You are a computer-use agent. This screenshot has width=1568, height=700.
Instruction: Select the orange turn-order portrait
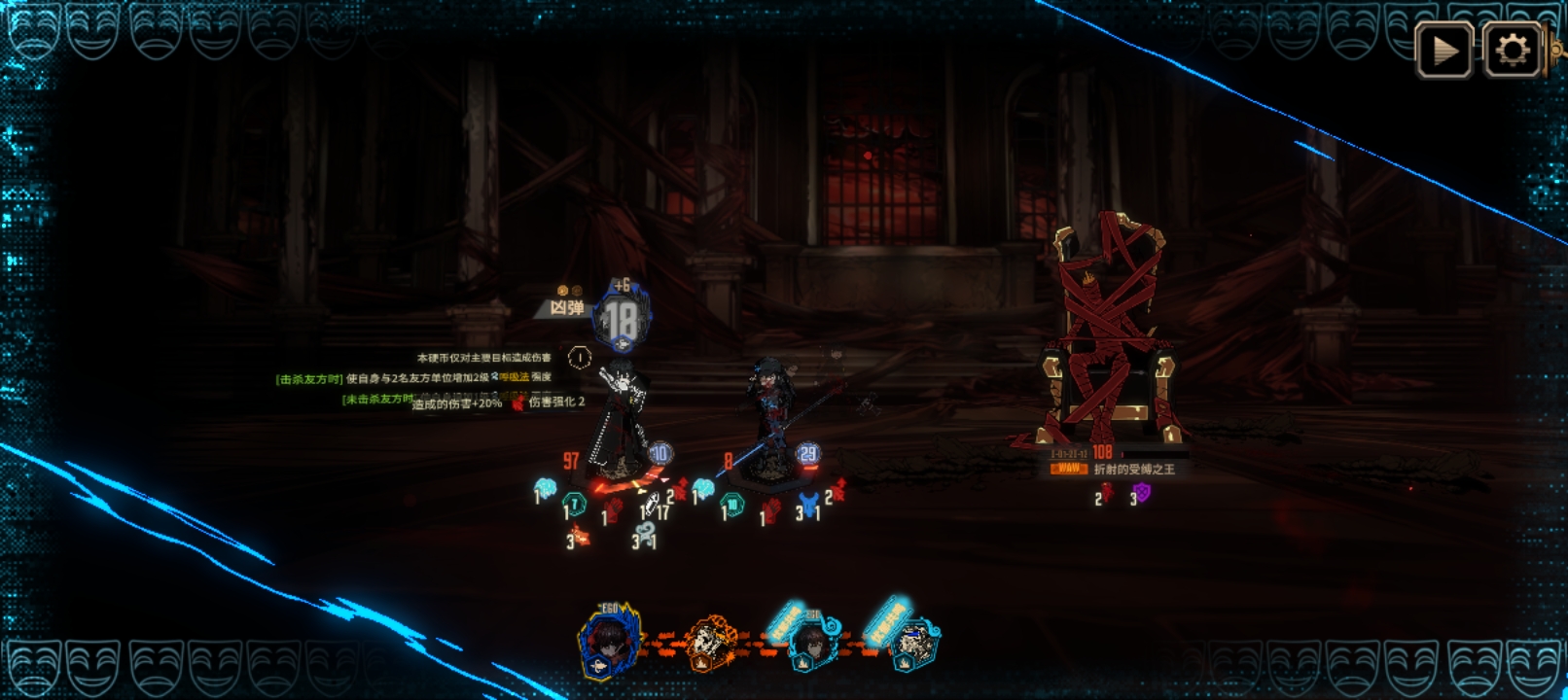coord(712,643)
